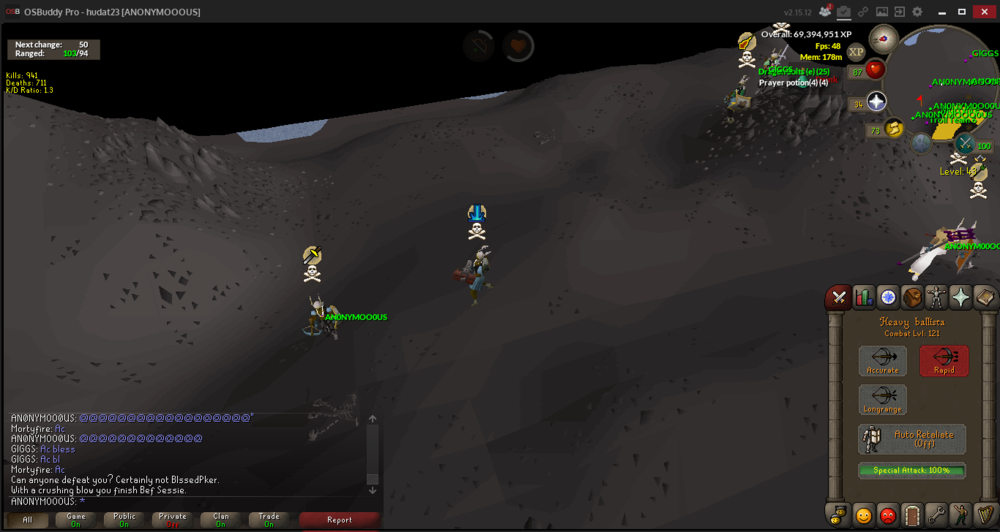Activate the quick-prayer orb

pyautogui.click(x=877, y=101)
